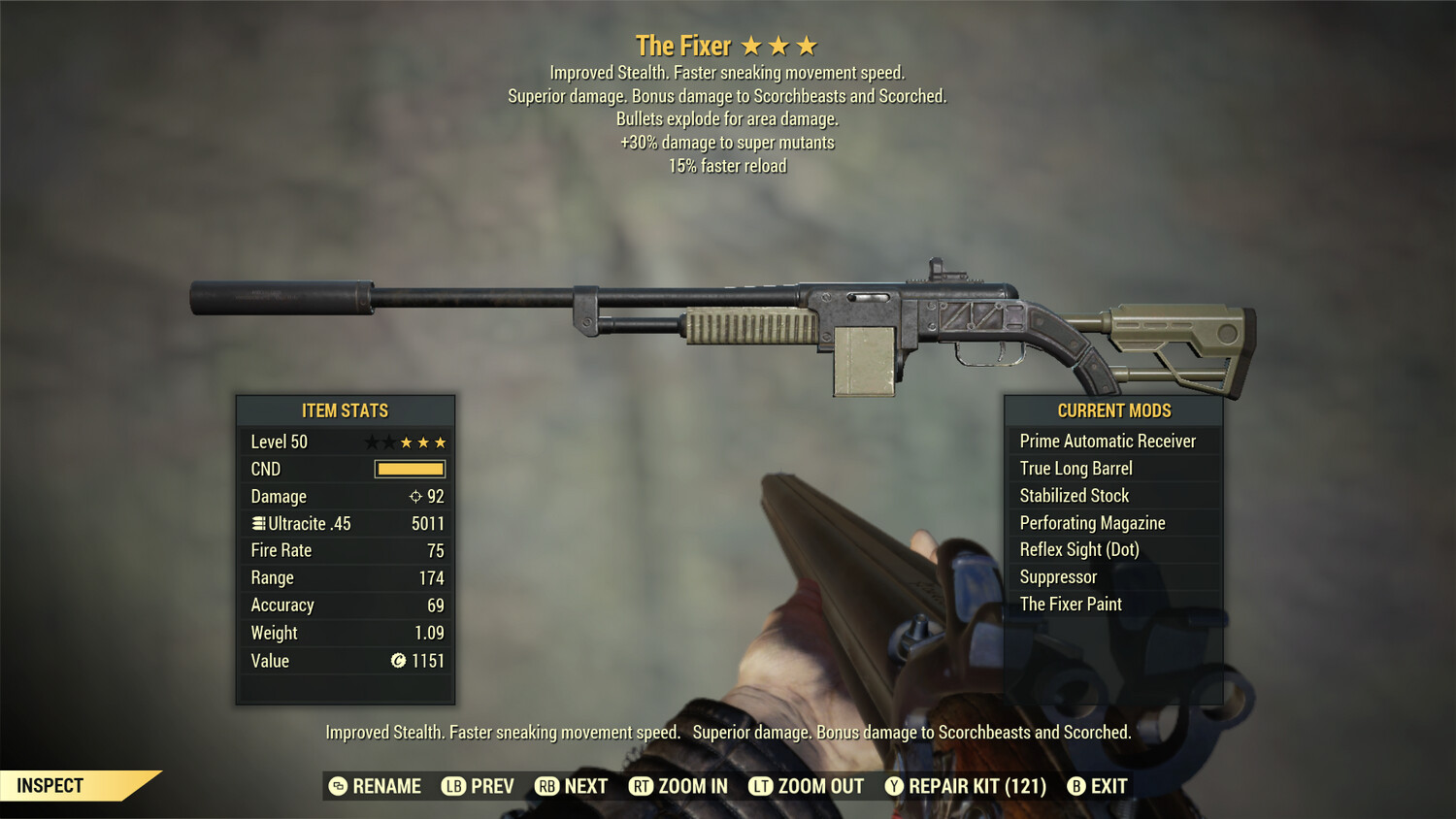Show the NEXT item
1456x819 pixels.
[x=572, y=786]
